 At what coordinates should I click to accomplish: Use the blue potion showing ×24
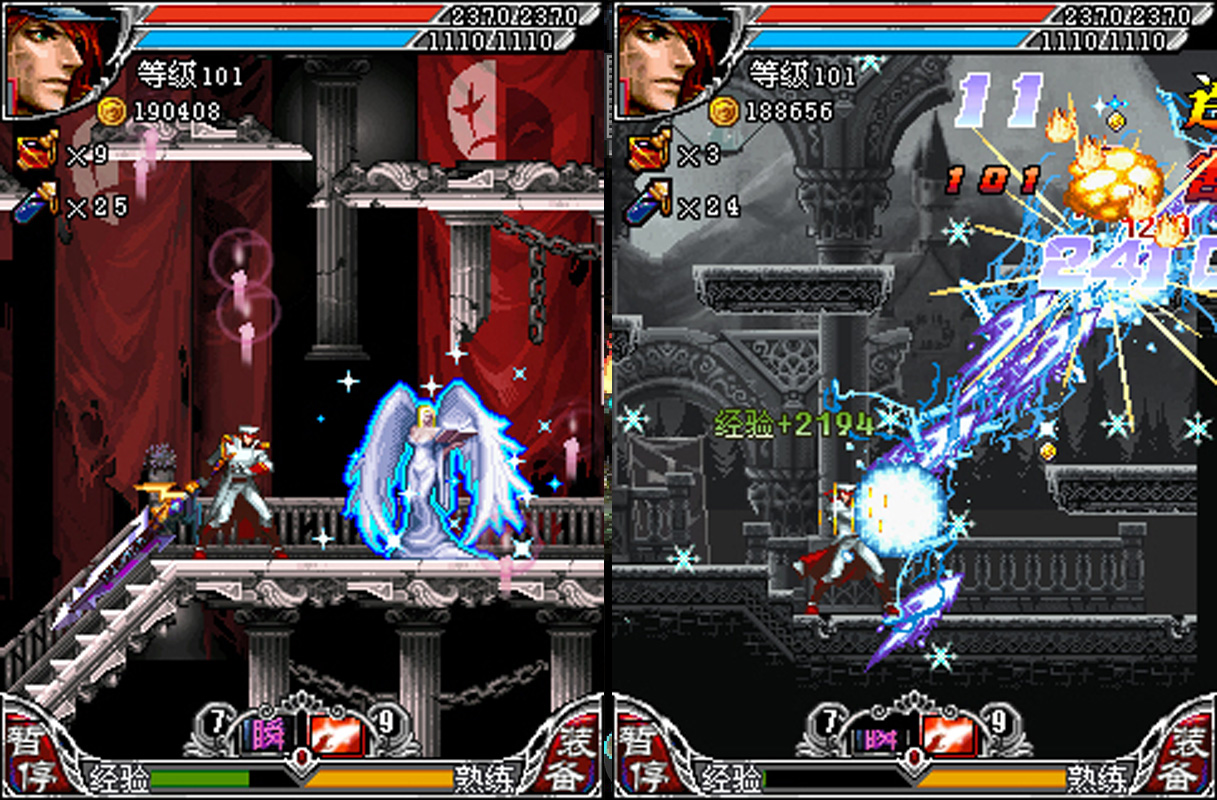(648, 204)
